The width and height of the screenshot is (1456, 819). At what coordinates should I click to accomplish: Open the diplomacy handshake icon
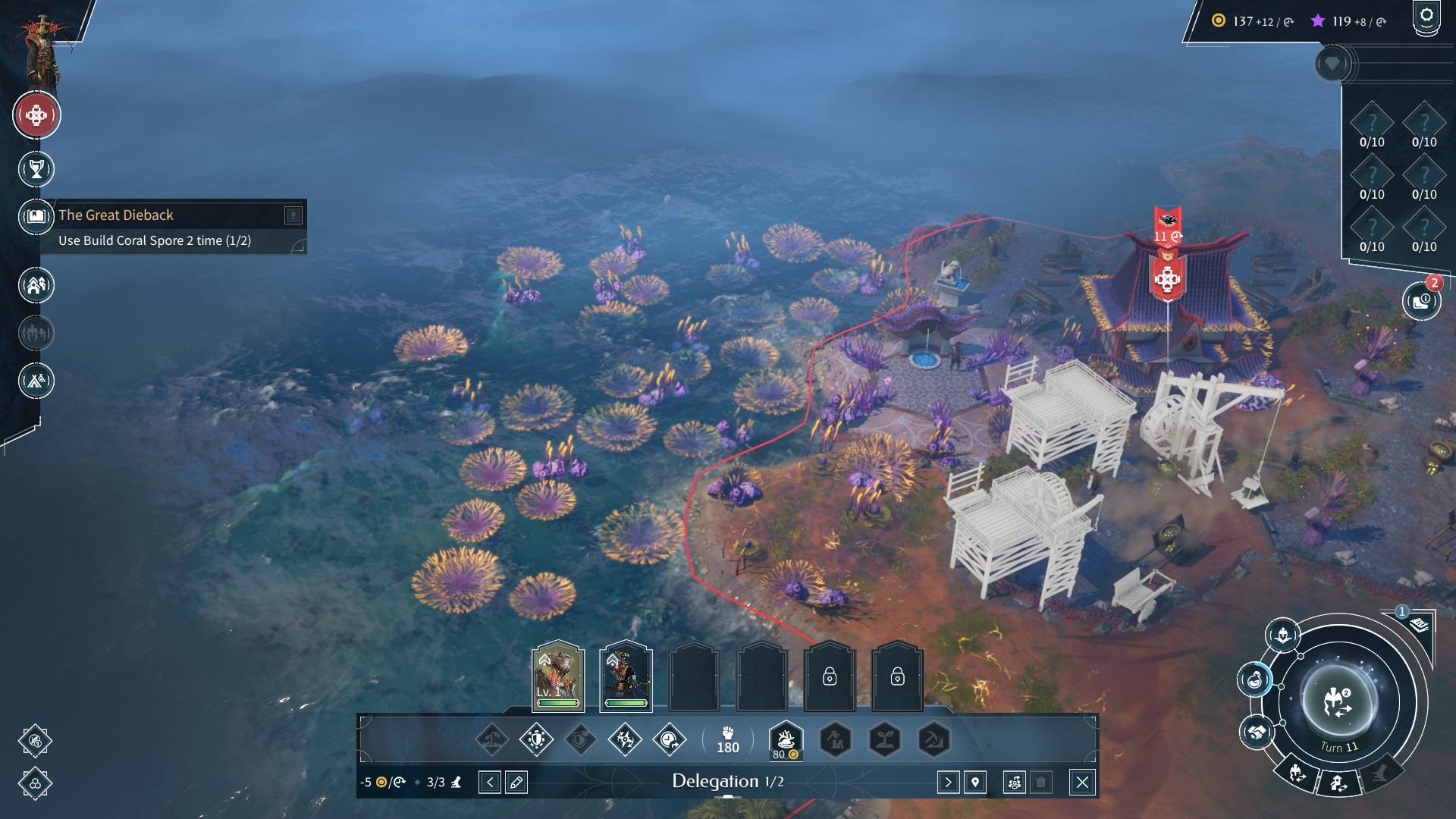(1257, 733)
